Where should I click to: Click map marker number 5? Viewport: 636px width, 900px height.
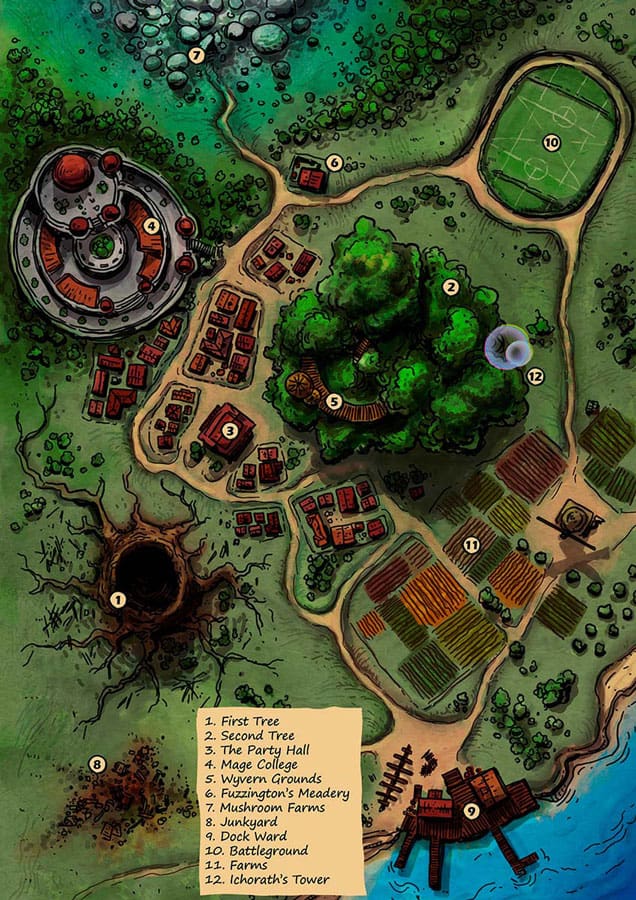click(335, 402)
